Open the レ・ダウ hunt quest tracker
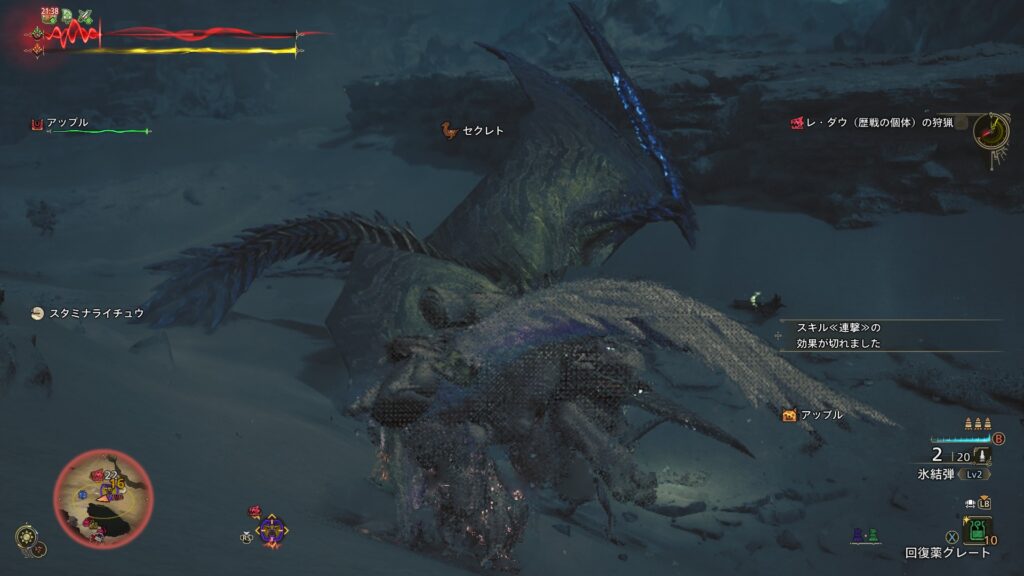This screenshot has width=1024, height=576. click(x=875, y=123)
